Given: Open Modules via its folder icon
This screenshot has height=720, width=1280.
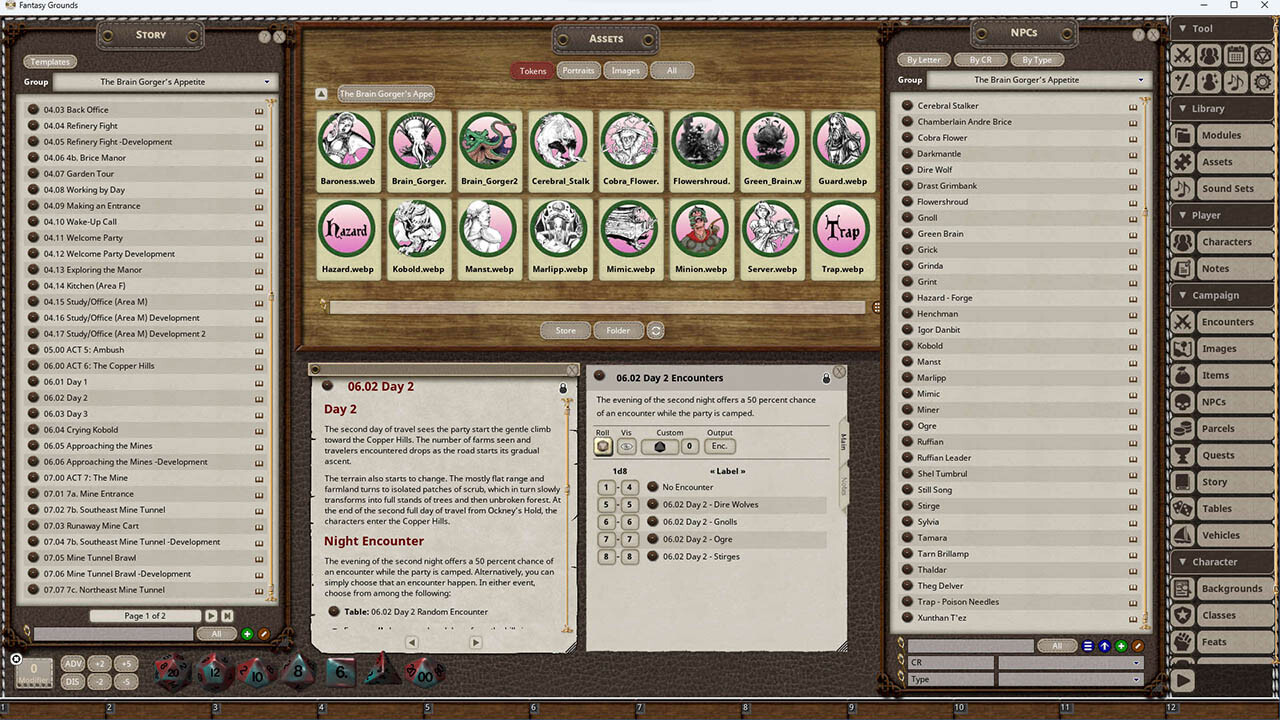Looking at the screenshot, I should point(1182,135).
